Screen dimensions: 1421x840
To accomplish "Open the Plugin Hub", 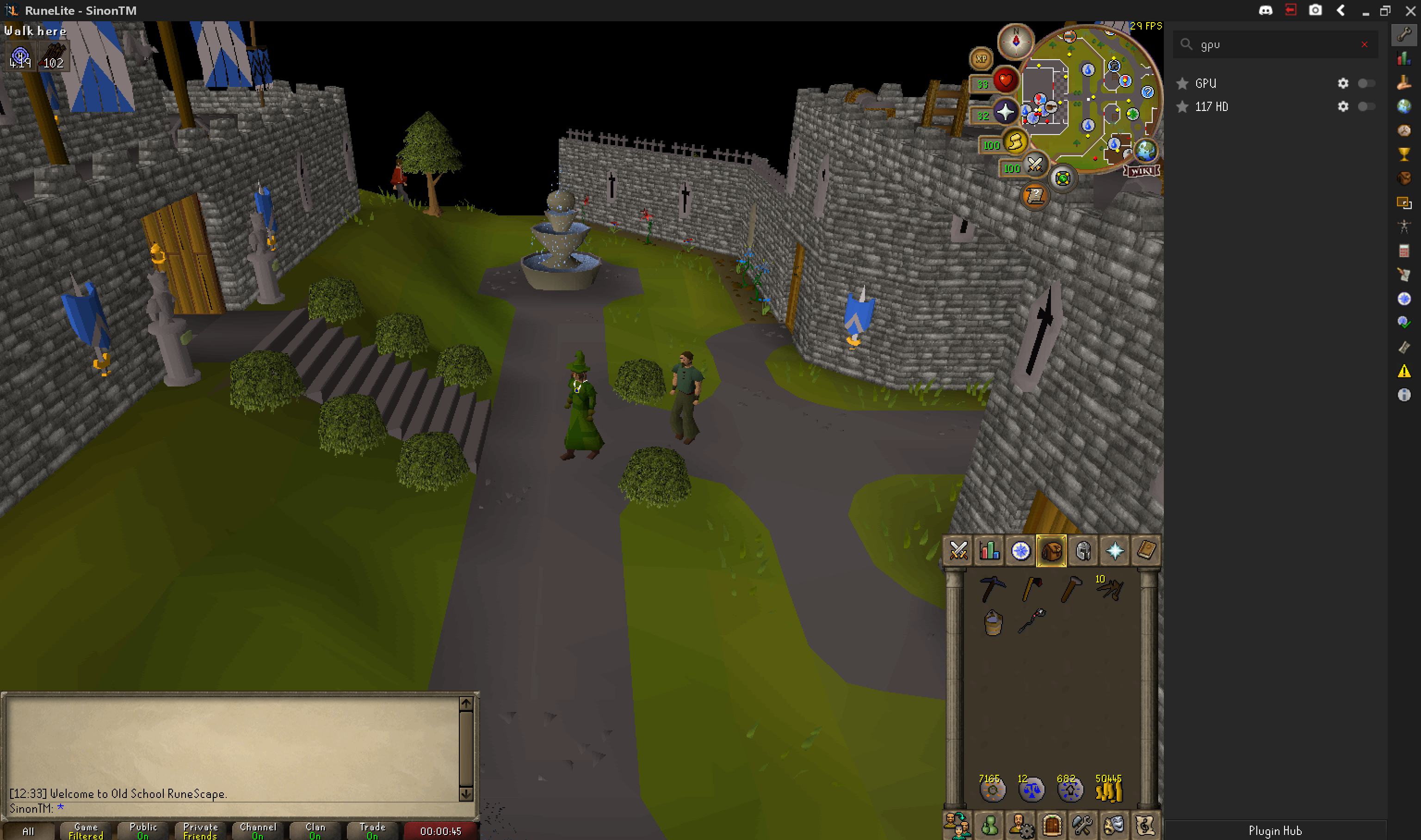I will (1275, 830).
